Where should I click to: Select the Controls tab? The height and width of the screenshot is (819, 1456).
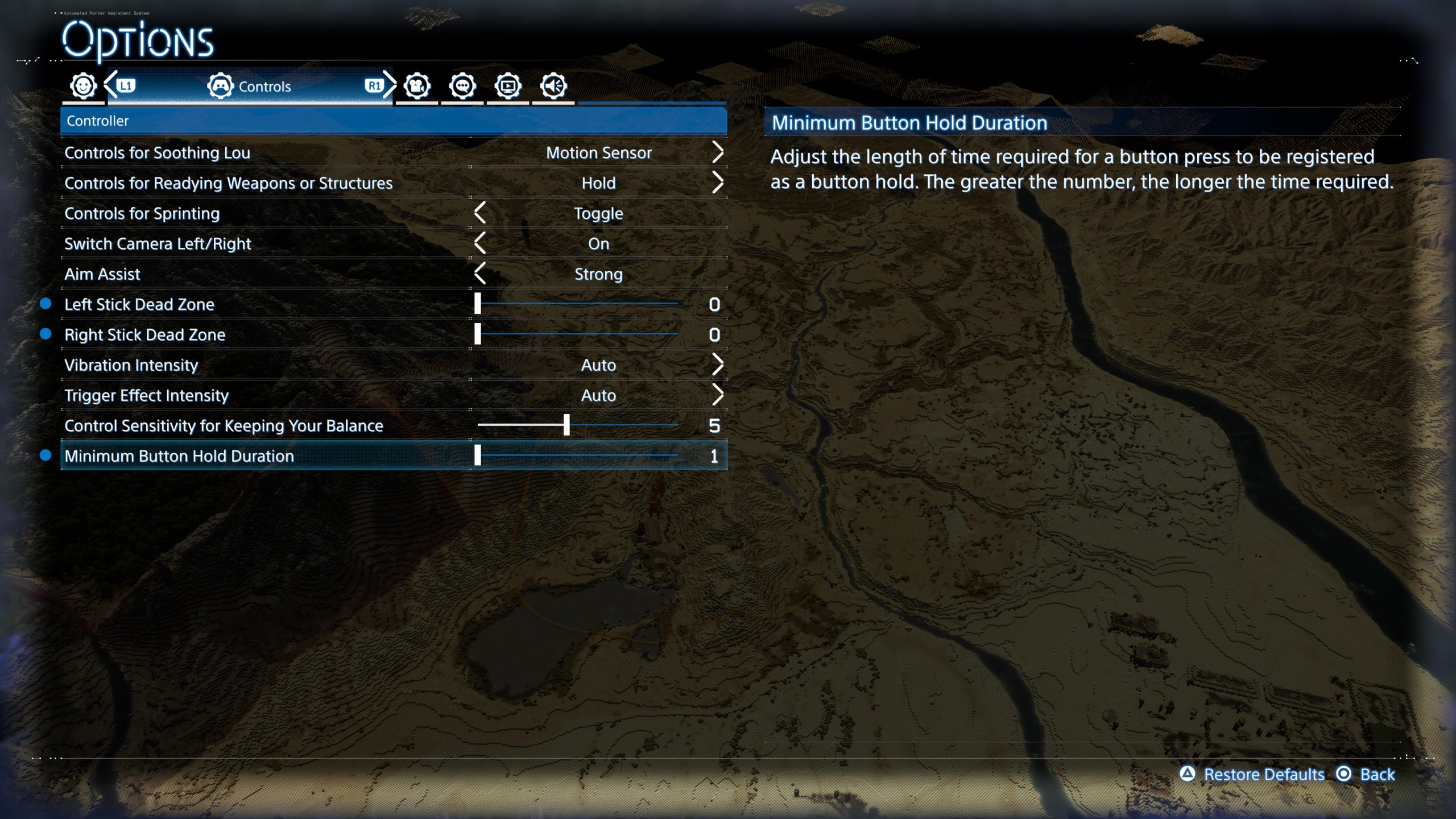point(250,86)
